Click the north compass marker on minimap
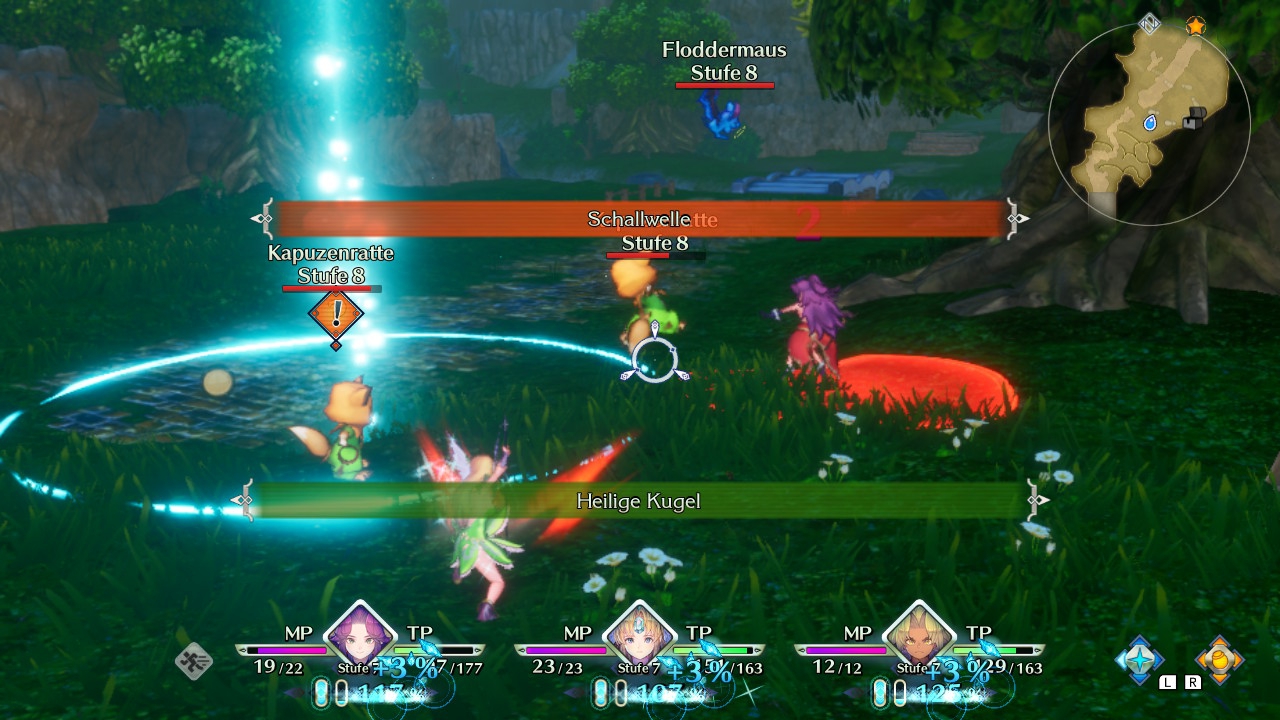This screenshot has width=1280, height=720. point(1150,24)
